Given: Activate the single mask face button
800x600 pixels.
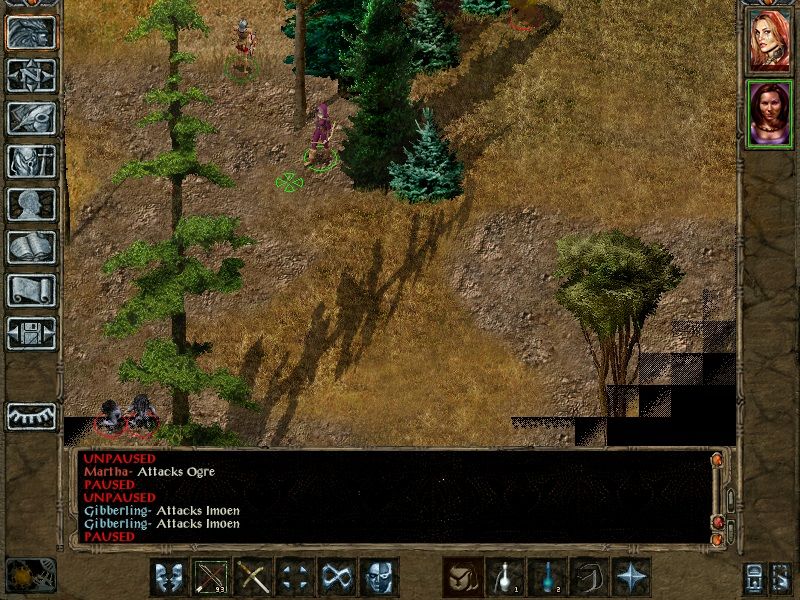Looking at the screenshot, I should point(379,577).
